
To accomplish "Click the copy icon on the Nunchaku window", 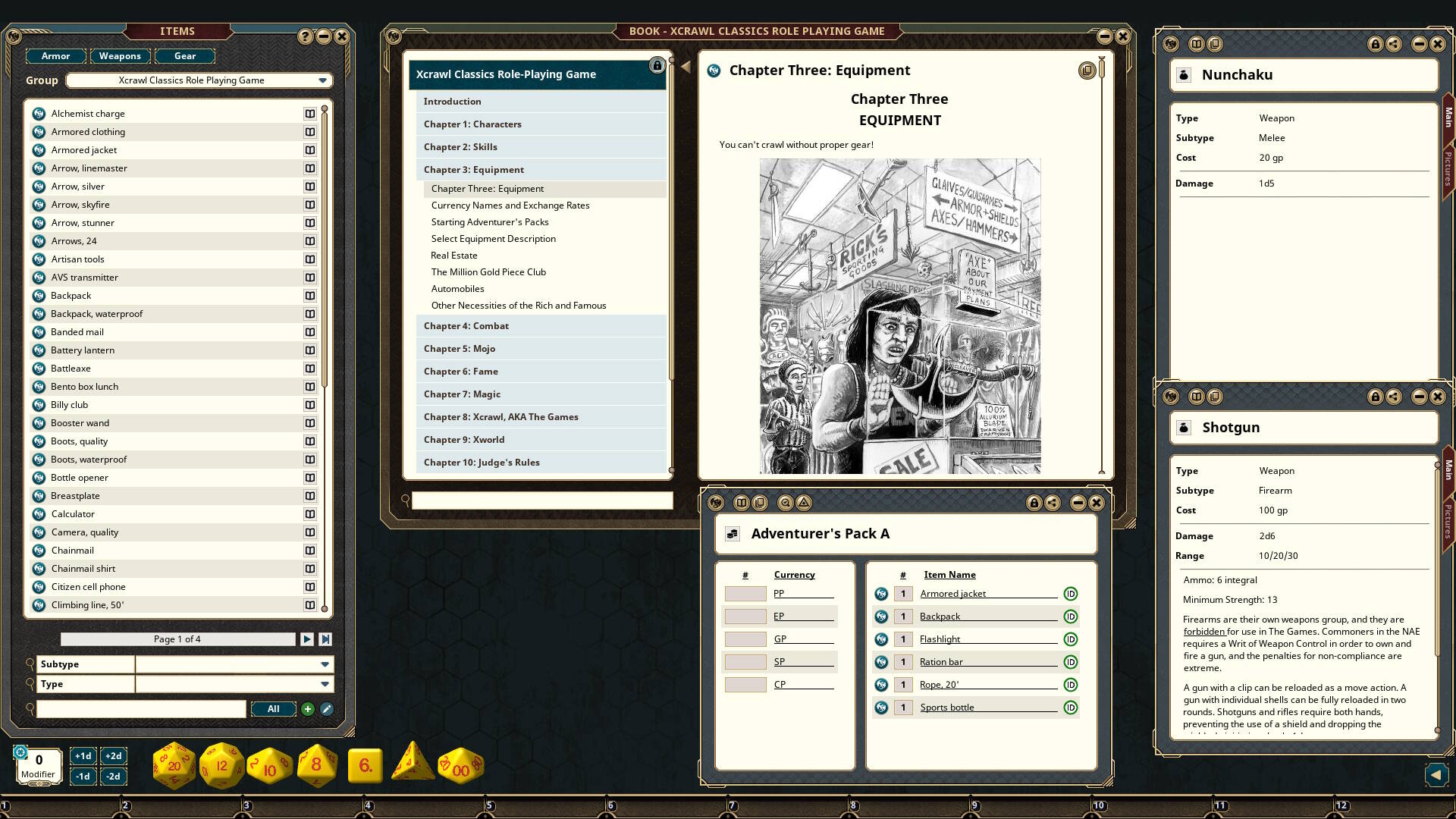I will [1214, 43].
